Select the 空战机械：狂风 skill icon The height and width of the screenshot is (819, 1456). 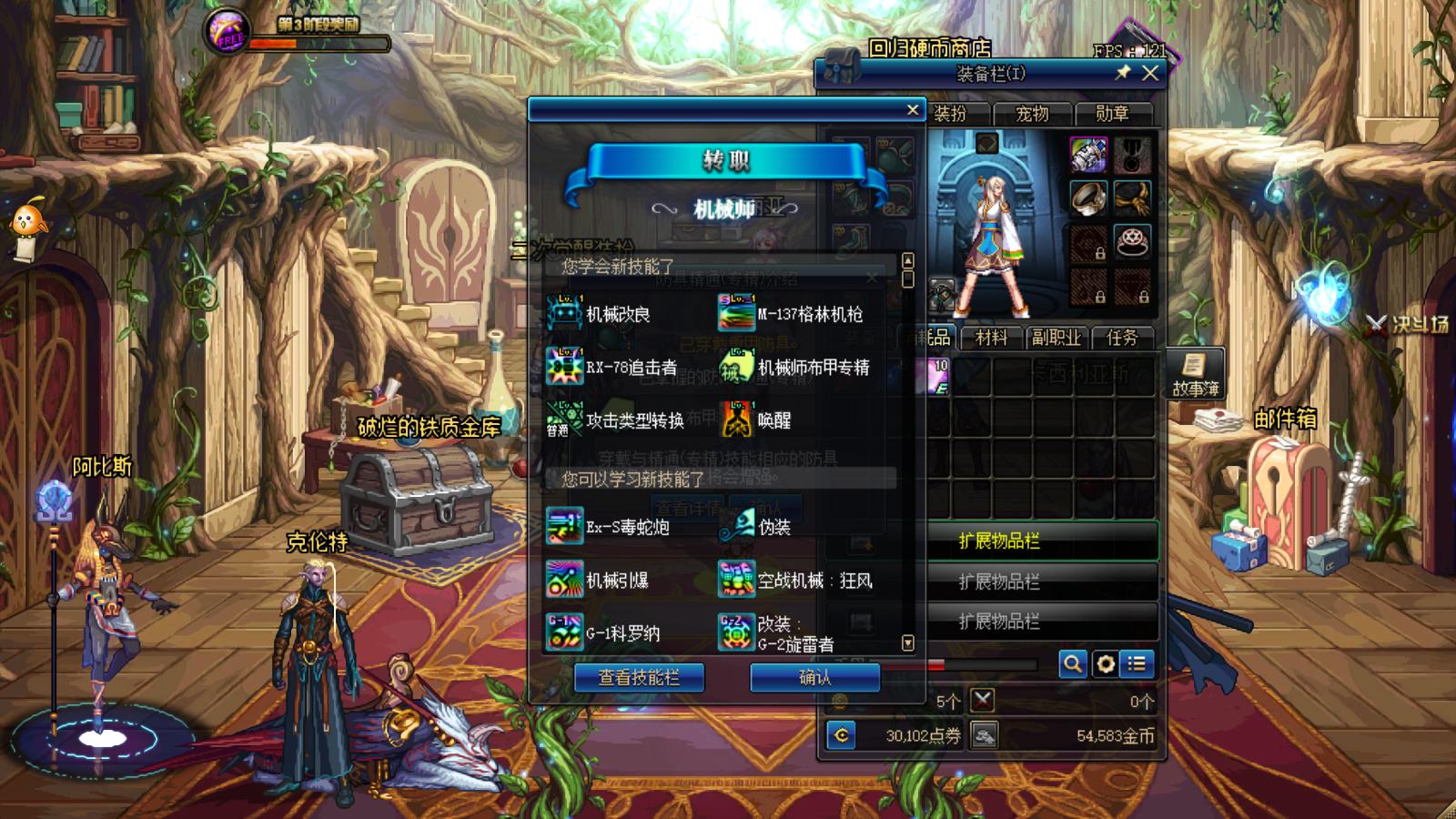(736, 580)
